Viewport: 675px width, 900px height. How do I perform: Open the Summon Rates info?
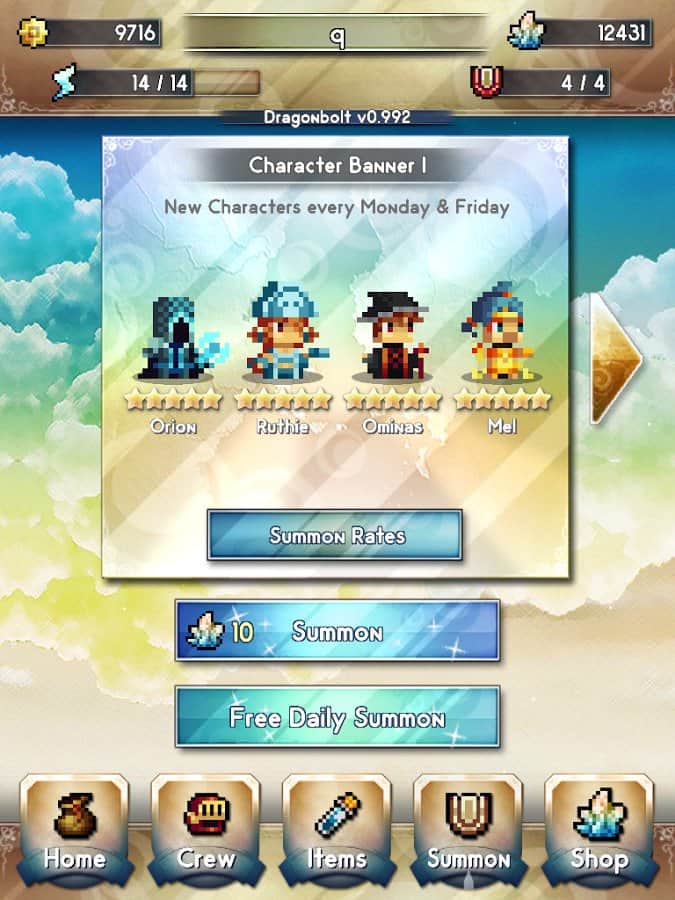click(335, 536)
